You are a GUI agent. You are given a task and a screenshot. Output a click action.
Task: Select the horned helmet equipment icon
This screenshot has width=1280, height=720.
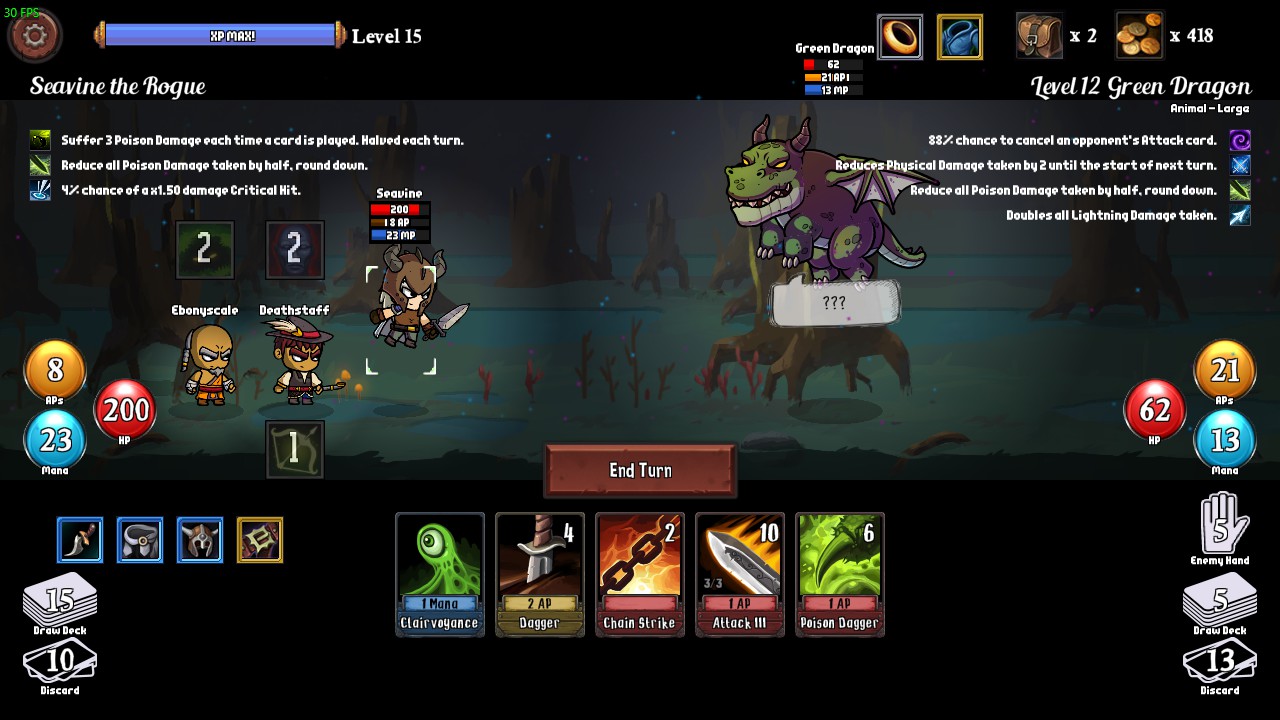point(199,539)
